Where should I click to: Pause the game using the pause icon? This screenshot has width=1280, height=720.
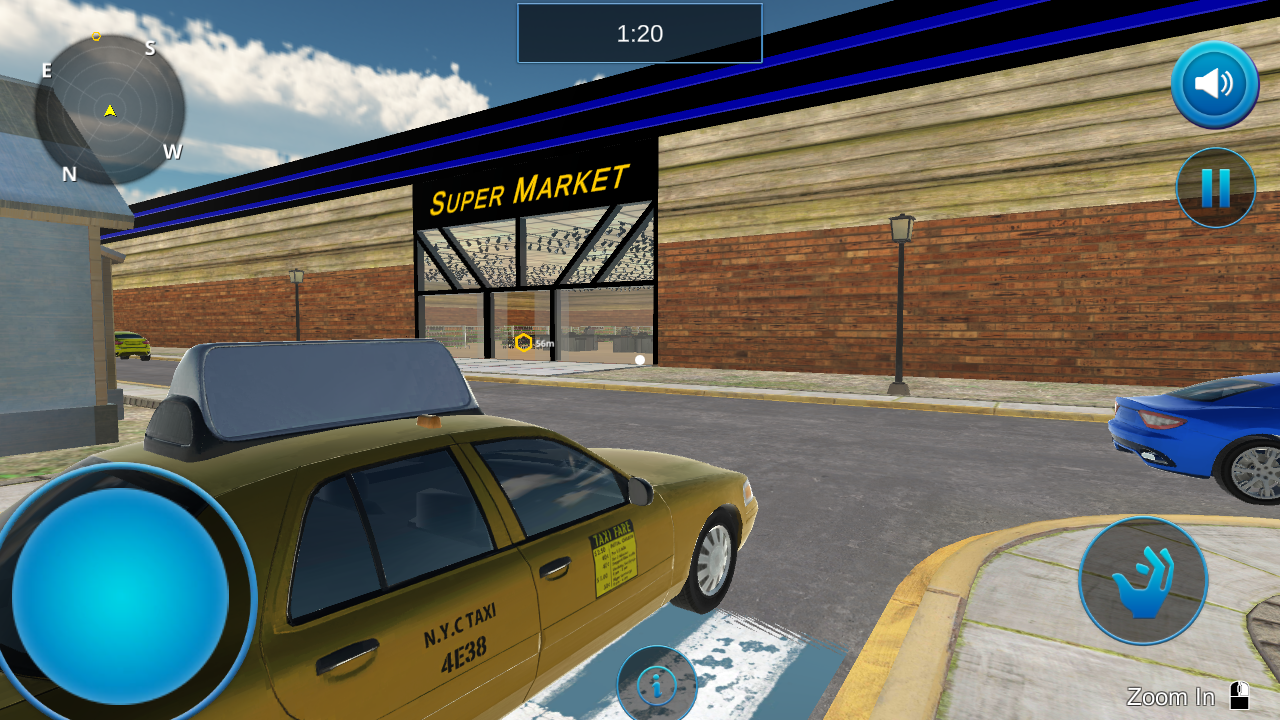[1215, 187]
